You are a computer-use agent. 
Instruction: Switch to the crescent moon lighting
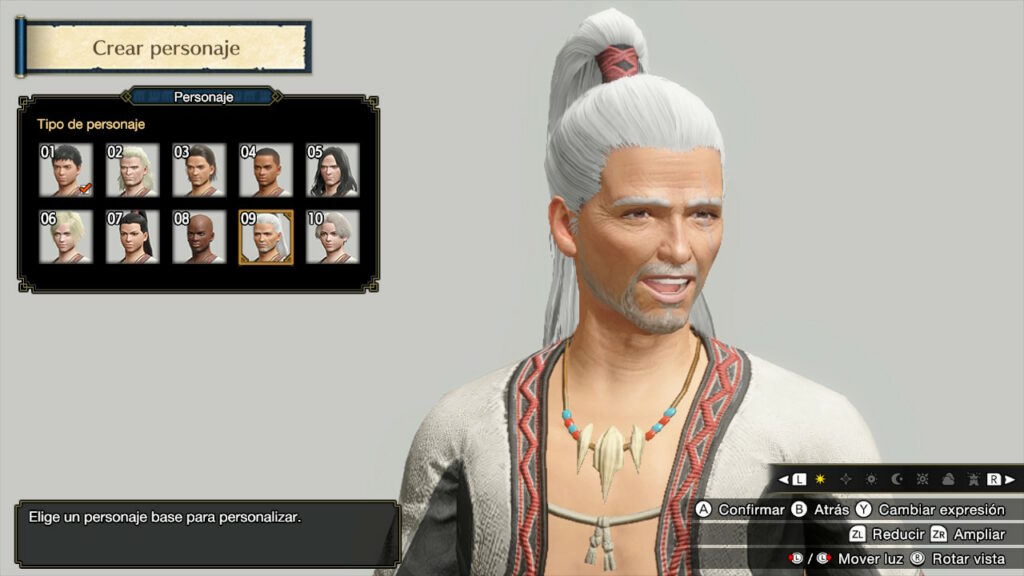pos(897,480)
